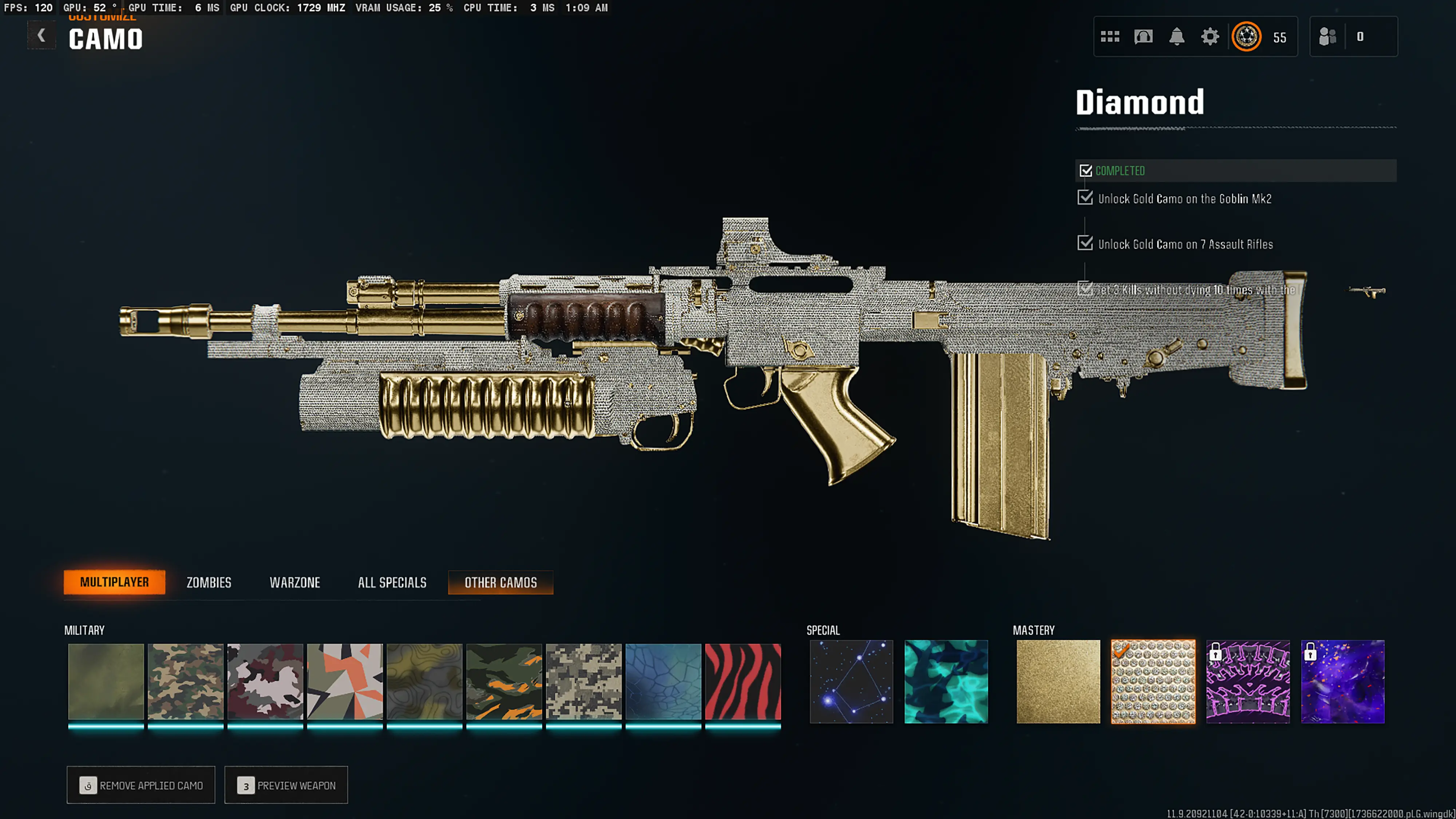Apply the Gold mastery camo
The height and width of the screenshot is (819, 1456).
(1058, 682)
